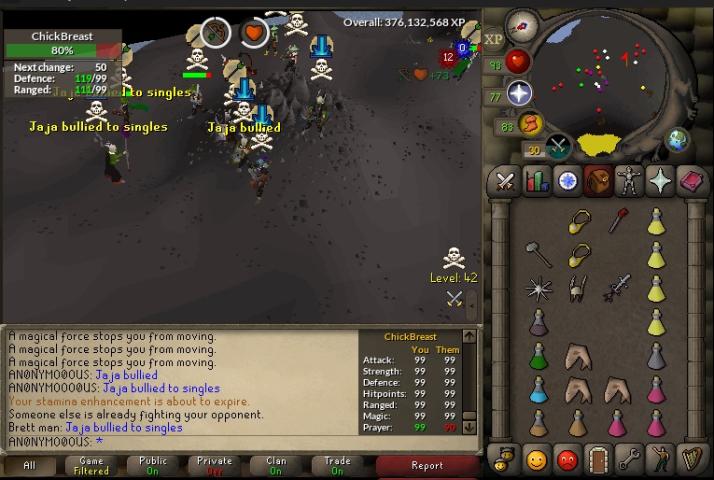Click the compass to face north
The image size is (714, 480).
pos(521,26)
